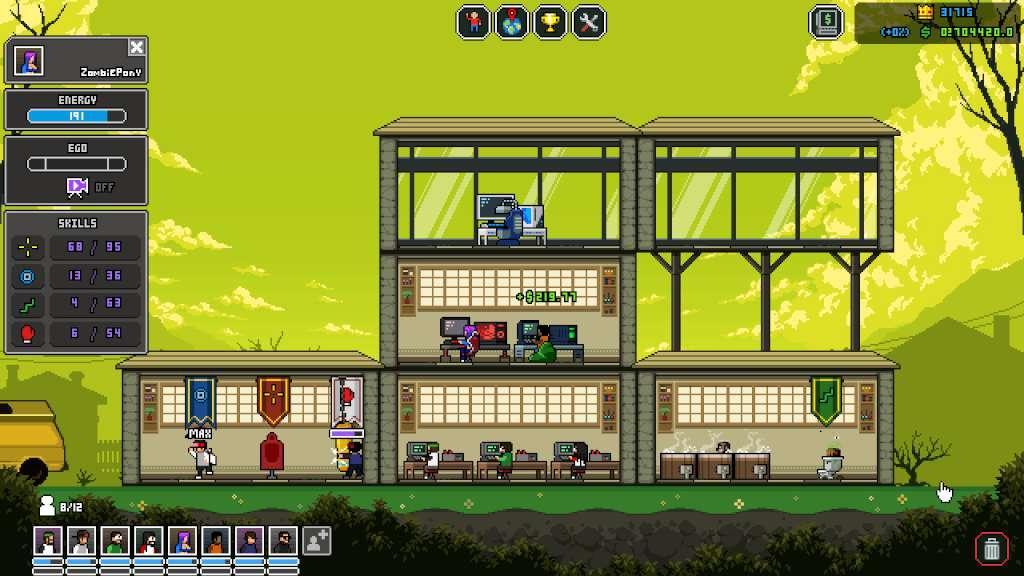Open the finance ledger book icon
Image resolution: width=1024 pixels, height=576 pixels.
826,22
